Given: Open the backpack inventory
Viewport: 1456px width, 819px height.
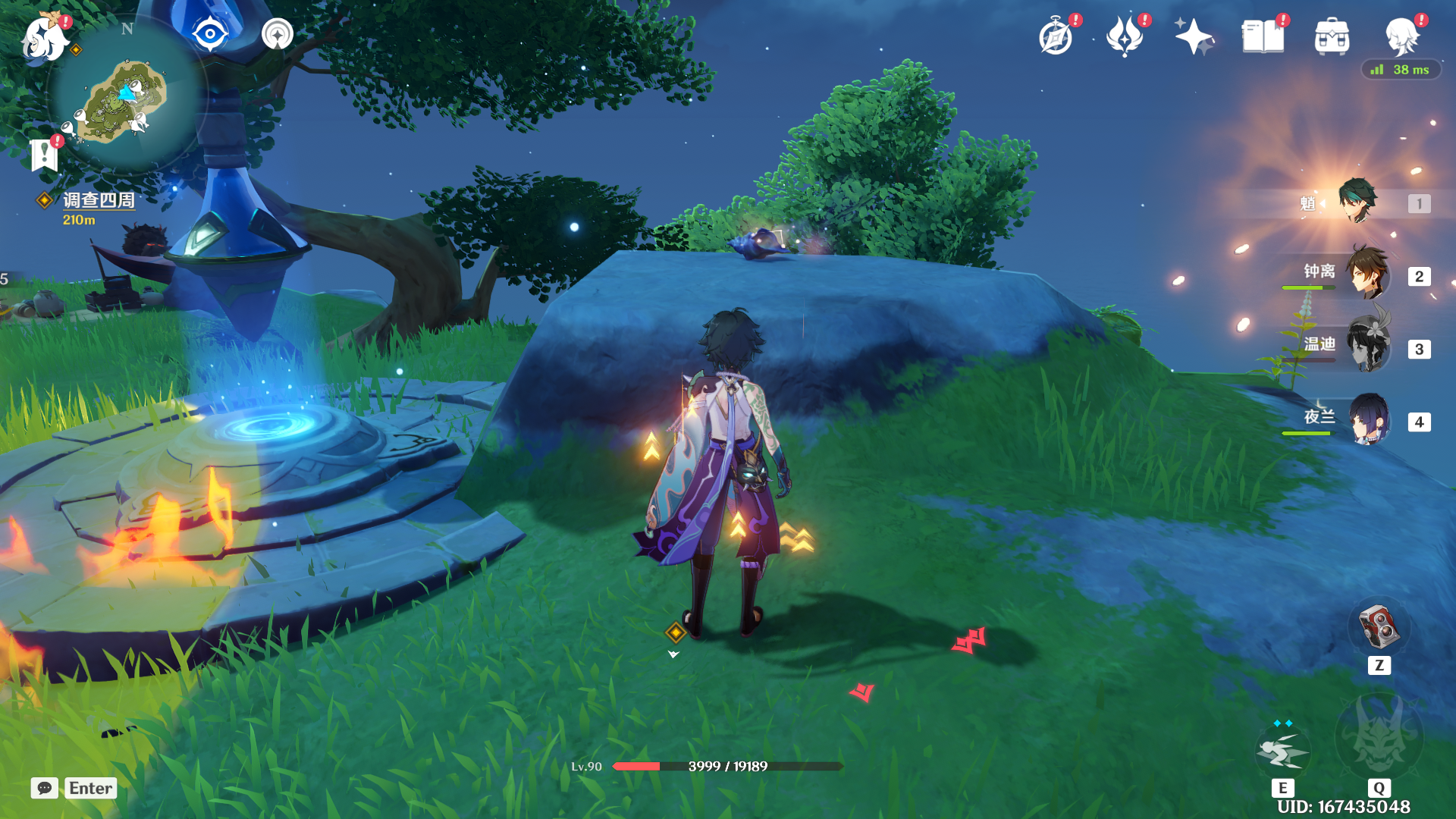Looking at the screenshot, I should (1332, 36).
